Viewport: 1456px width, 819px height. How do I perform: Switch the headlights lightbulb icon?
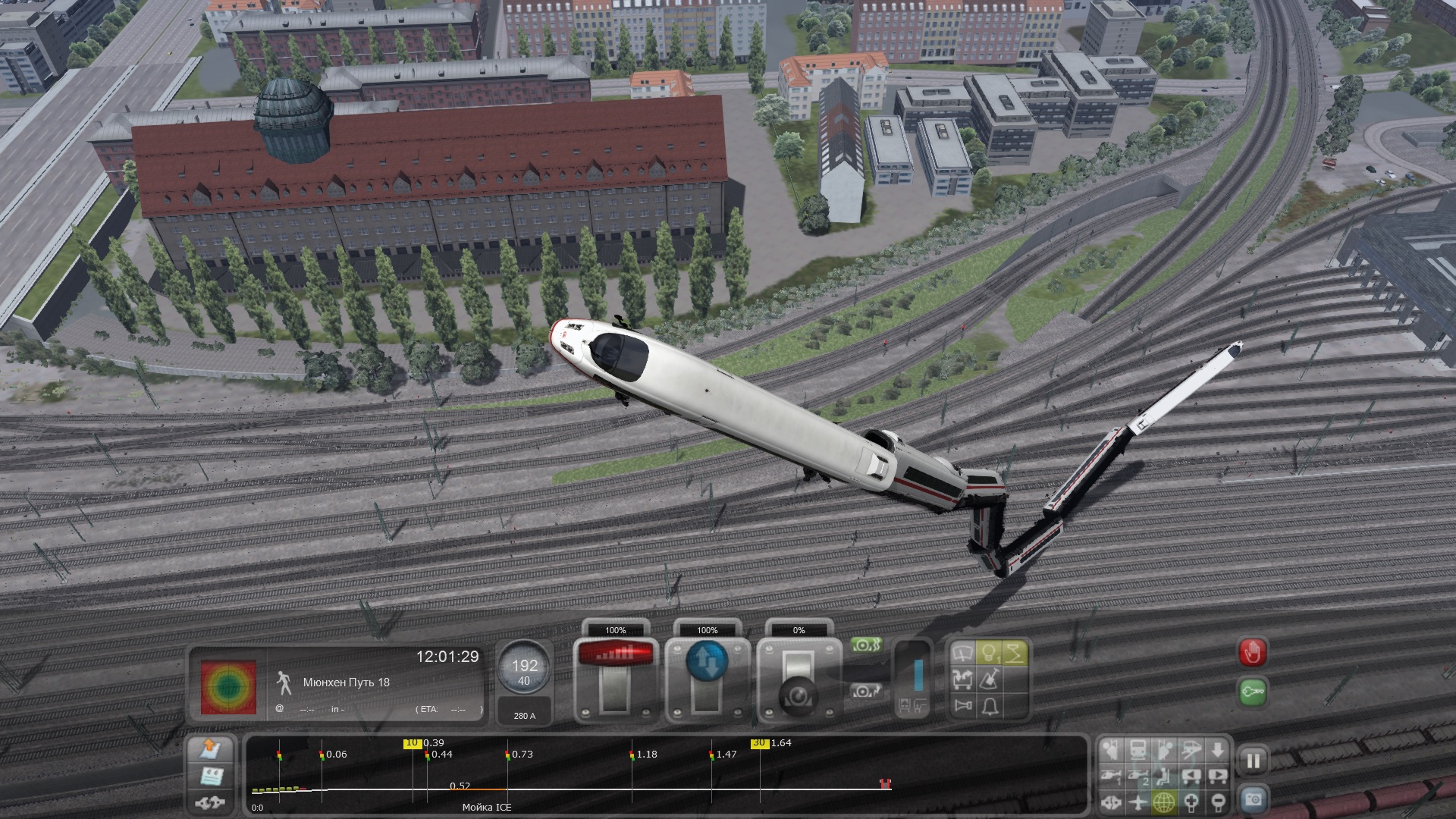point(989,653)
